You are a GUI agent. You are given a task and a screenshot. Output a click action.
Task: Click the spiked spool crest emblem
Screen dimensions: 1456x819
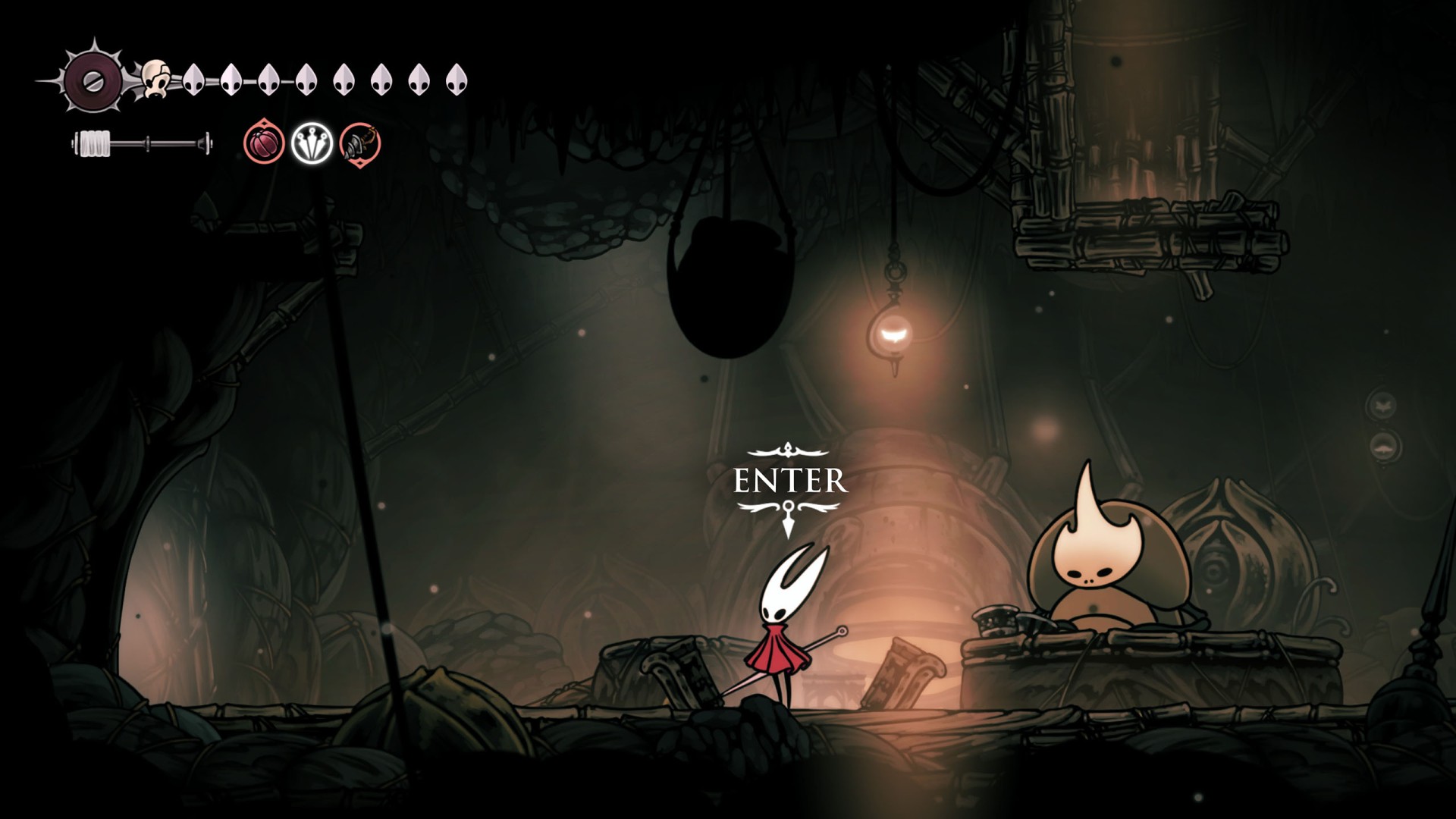point(93,79)
